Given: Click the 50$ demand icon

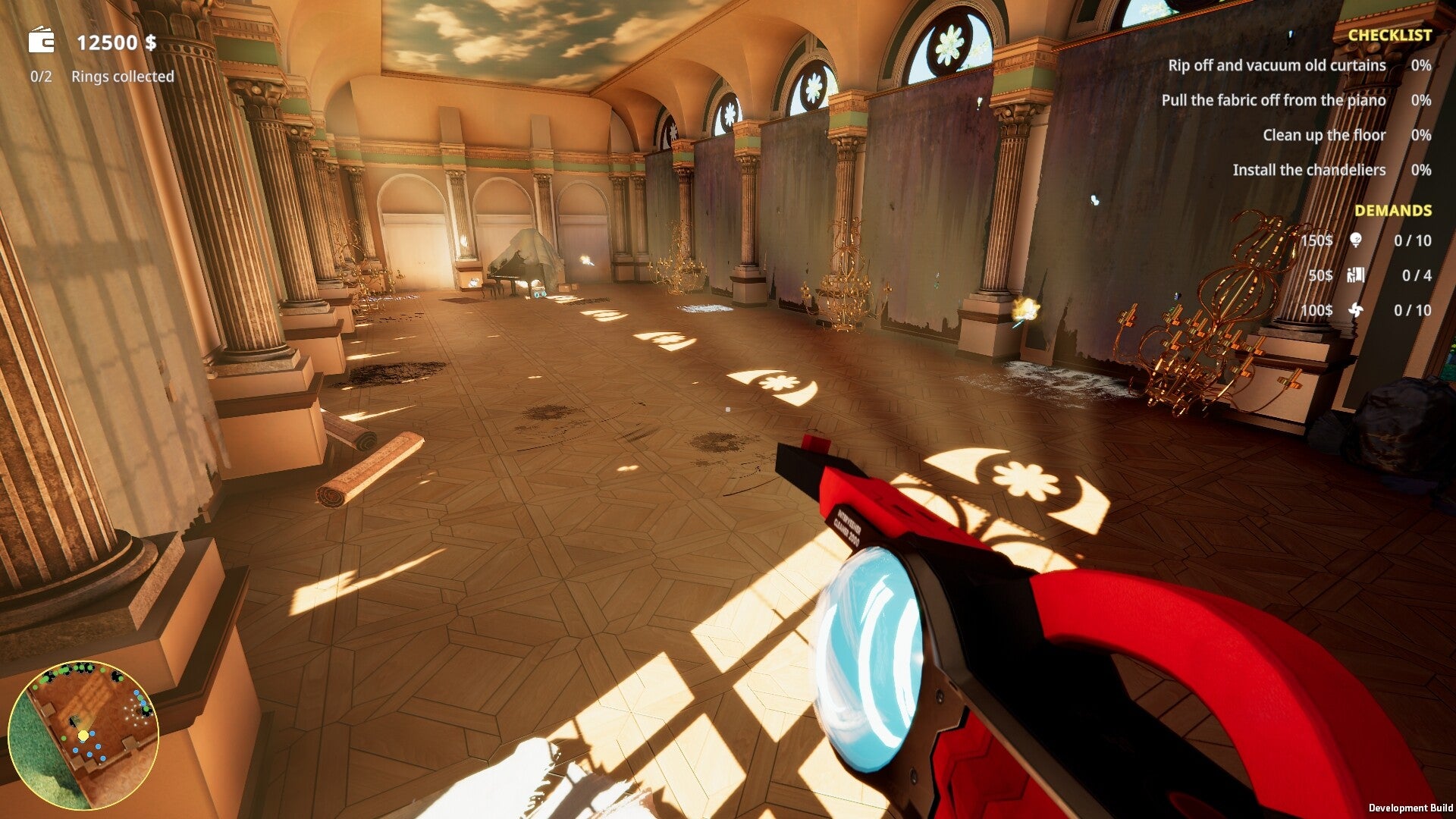Looking at the screenshot, I should 1356,275.
